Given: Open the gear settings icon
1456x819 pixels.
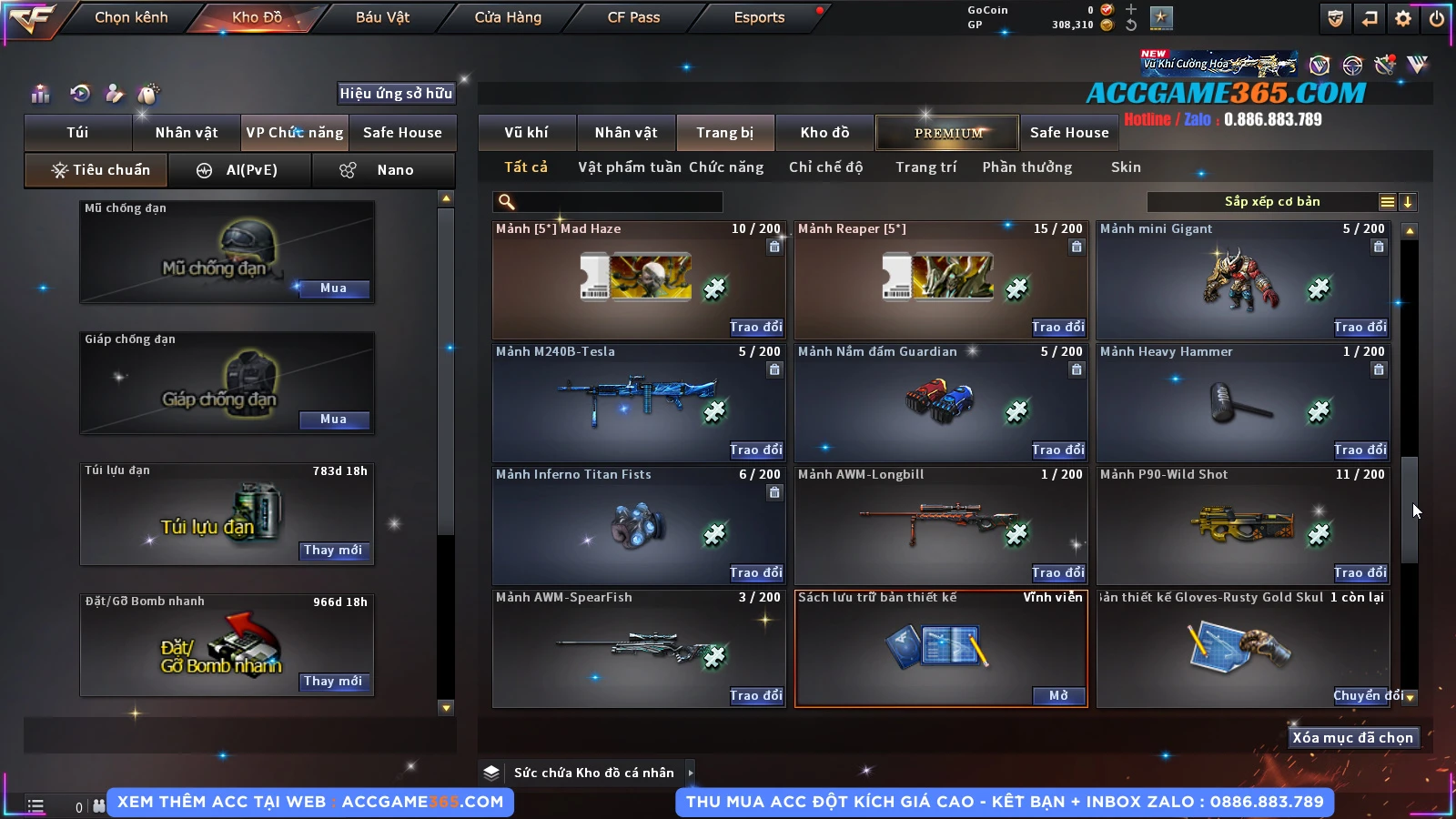Looking at the screenshot, I should [x=1403, y=18].
